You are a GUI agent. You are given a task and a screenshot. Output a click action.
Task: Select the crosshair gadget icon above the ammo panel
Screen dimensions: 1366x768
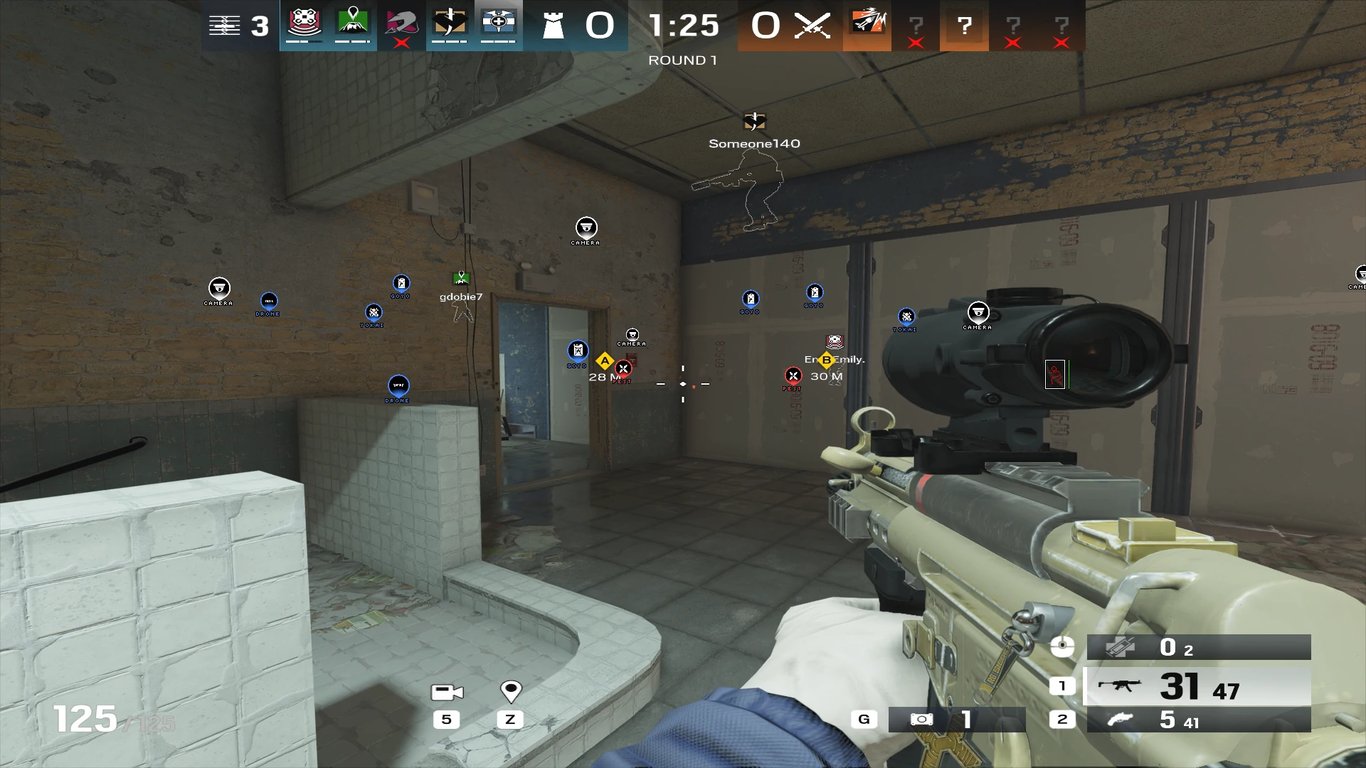click(x=1060, y=648)
